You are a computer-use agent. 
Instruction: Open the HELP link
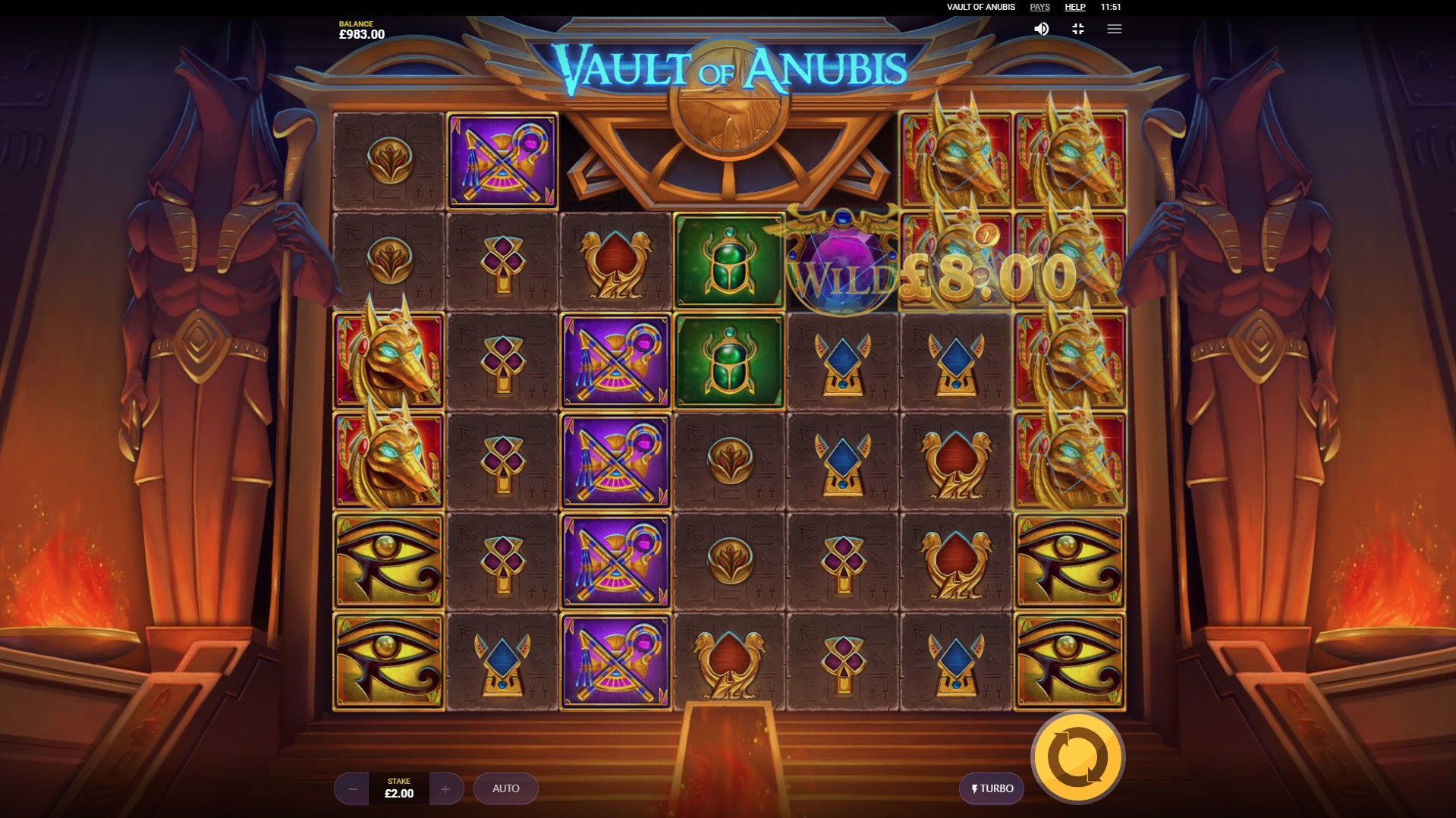[1074, 7]
